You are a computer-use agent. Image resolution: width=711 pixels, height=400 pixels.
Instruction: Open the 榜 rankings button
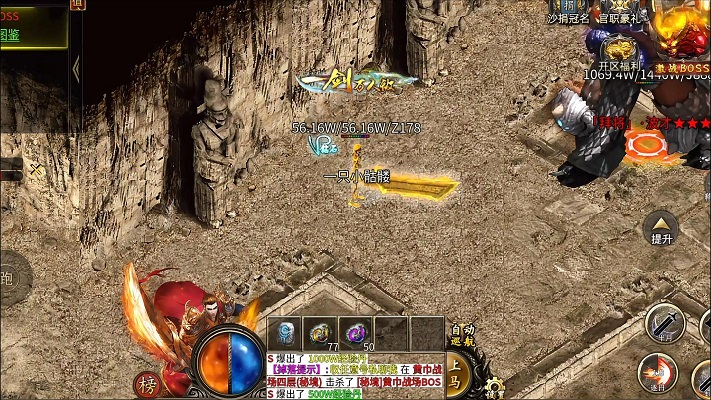[148, 385]
